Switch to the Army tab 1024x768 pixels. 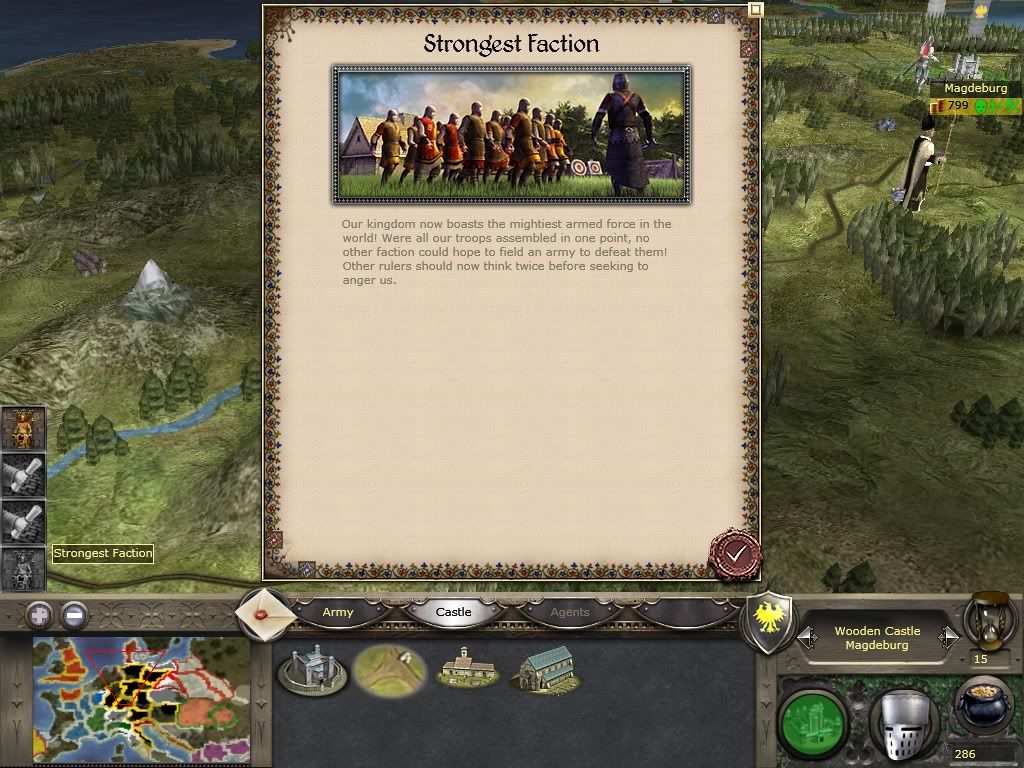coord(338,612)
